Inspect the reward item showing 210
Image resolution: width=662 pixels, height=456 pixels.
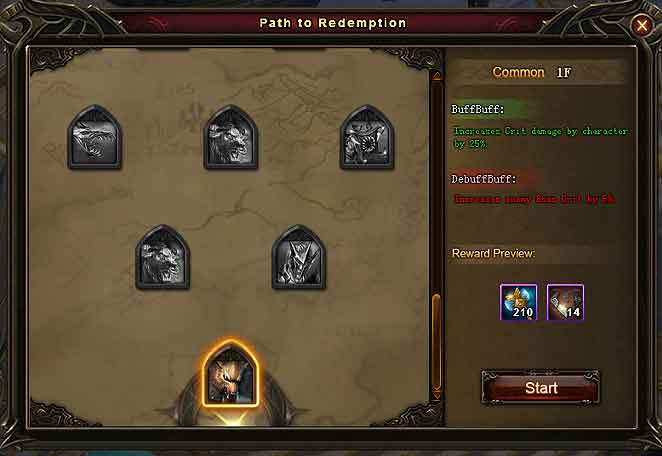(518, 302)
